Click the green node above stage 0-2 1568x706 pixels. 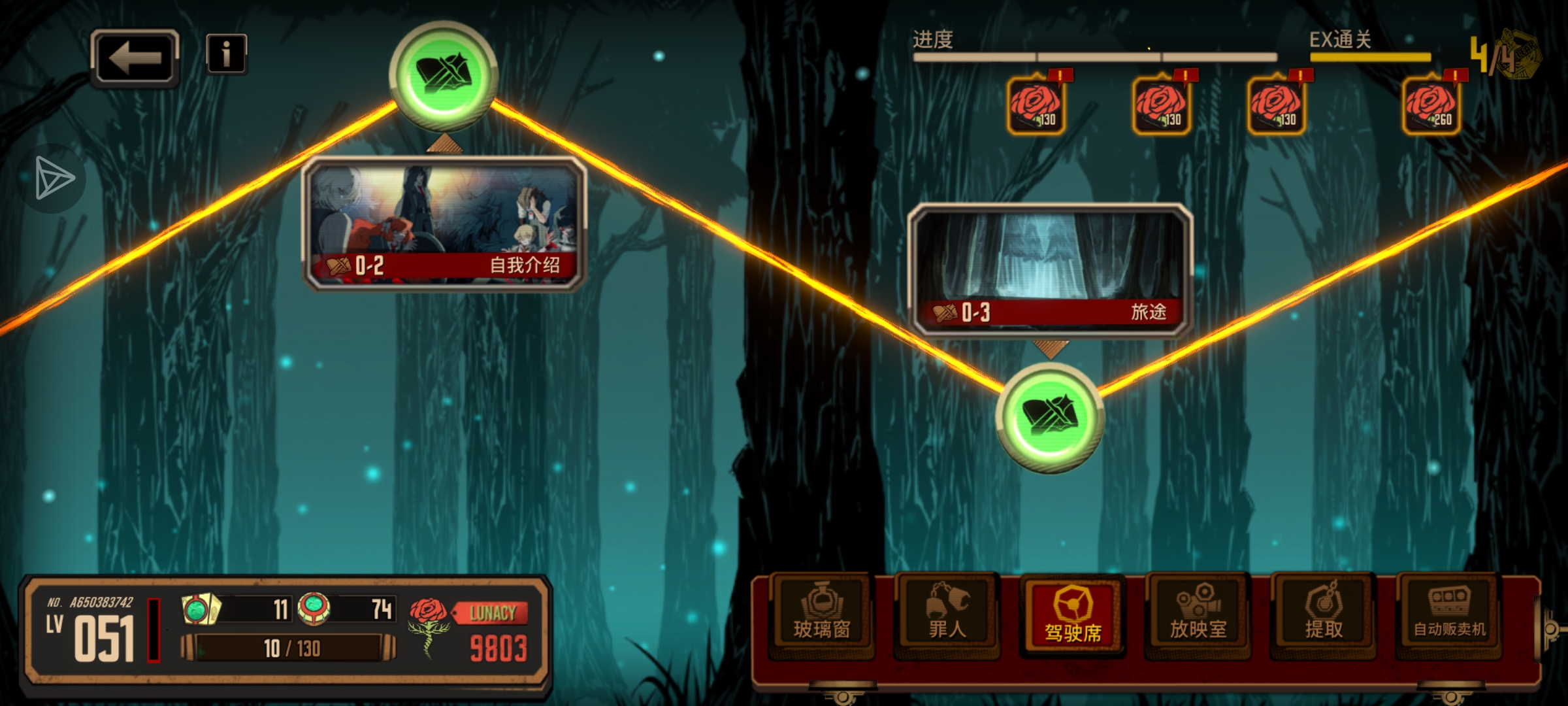point(444,75)
